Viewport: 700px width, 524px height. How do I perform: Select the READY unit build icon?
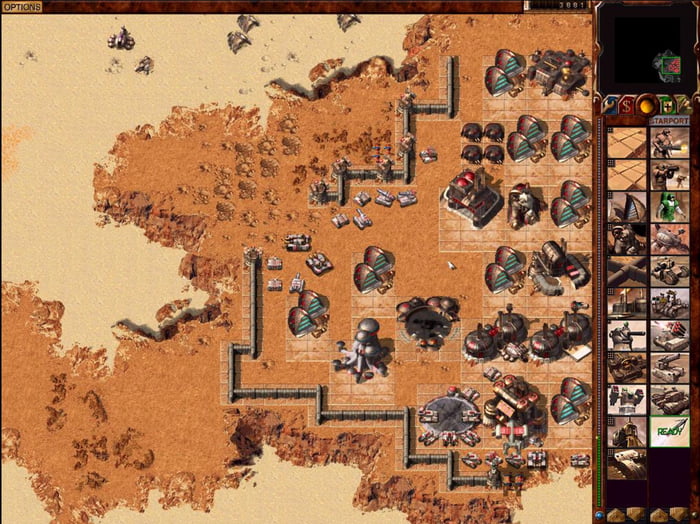tap(669, 431)
